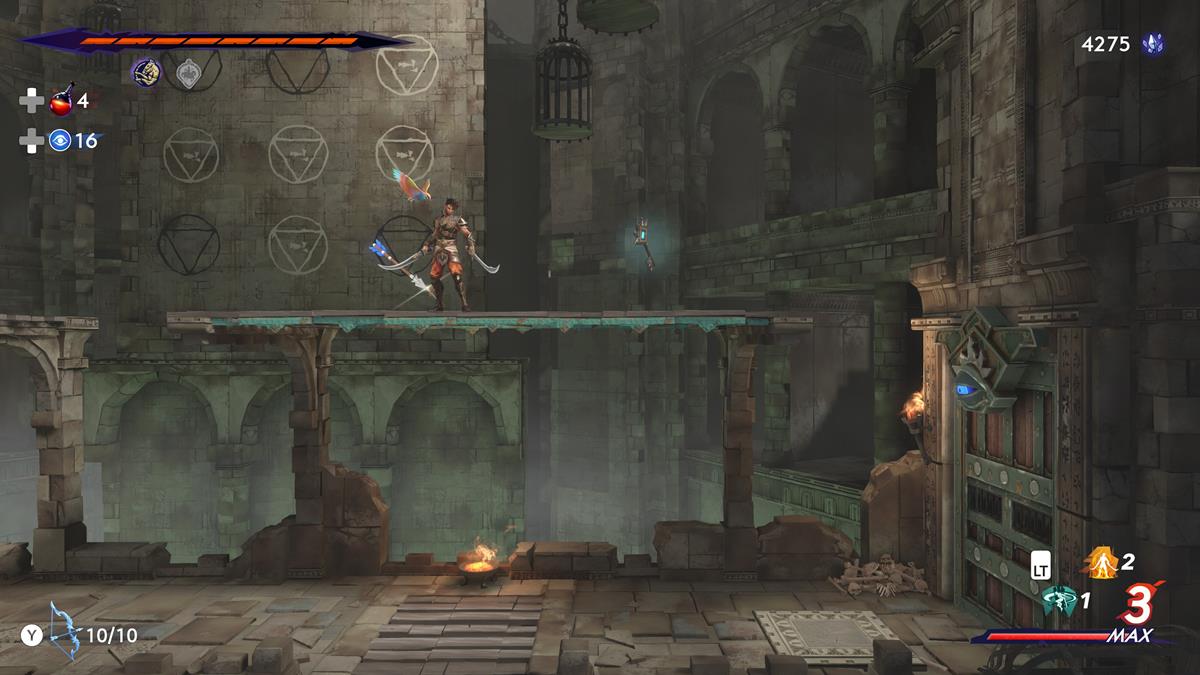Use the red healing potion icon
The width and height of the screenshot is (1200, 675).
point(61,101)
